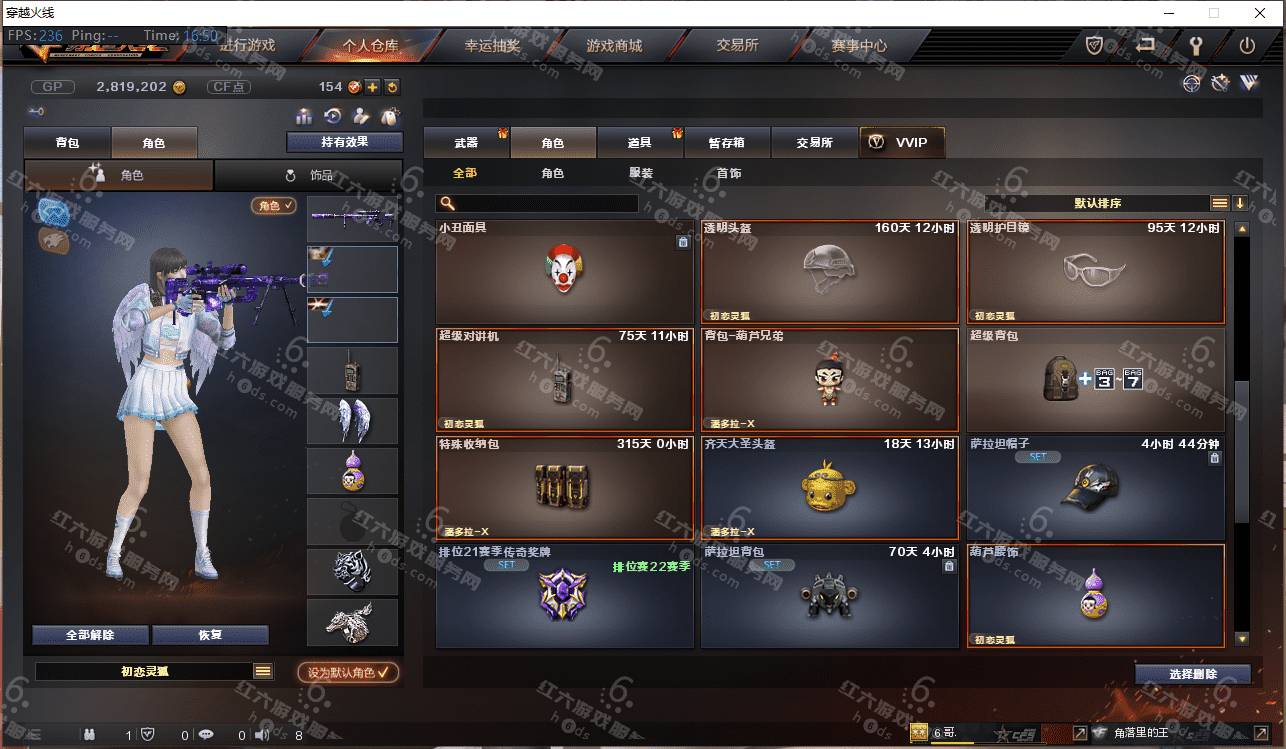This screenshot has height=749, width=1286.
Task: Go to 幸运抽奖 lottery menu
Action: click(x=492, y=46)
